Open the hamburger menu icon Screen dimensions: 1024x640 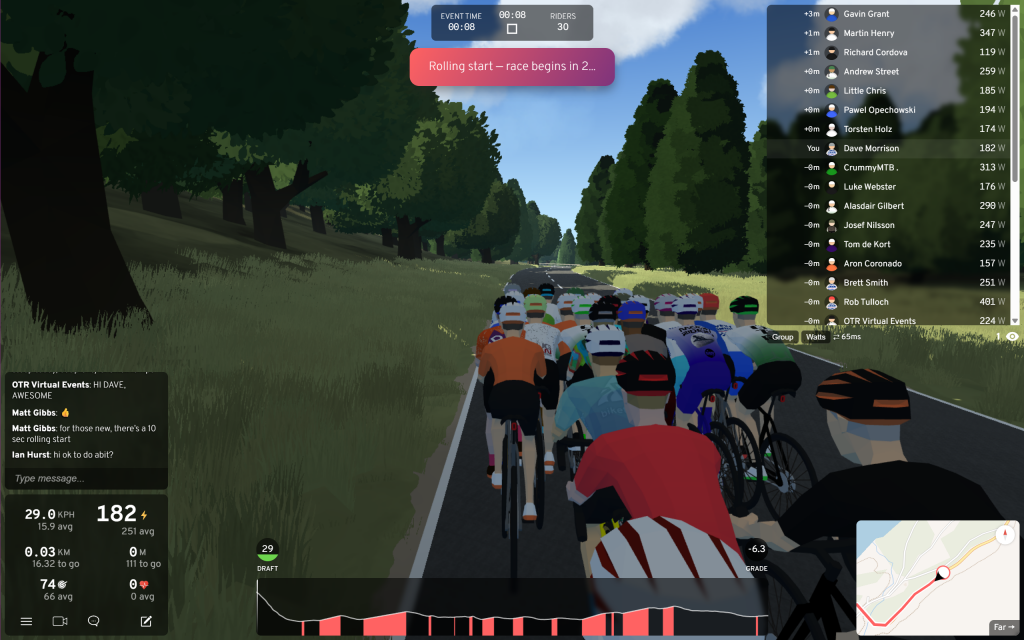pyautogui.click(x=26, y=621)
